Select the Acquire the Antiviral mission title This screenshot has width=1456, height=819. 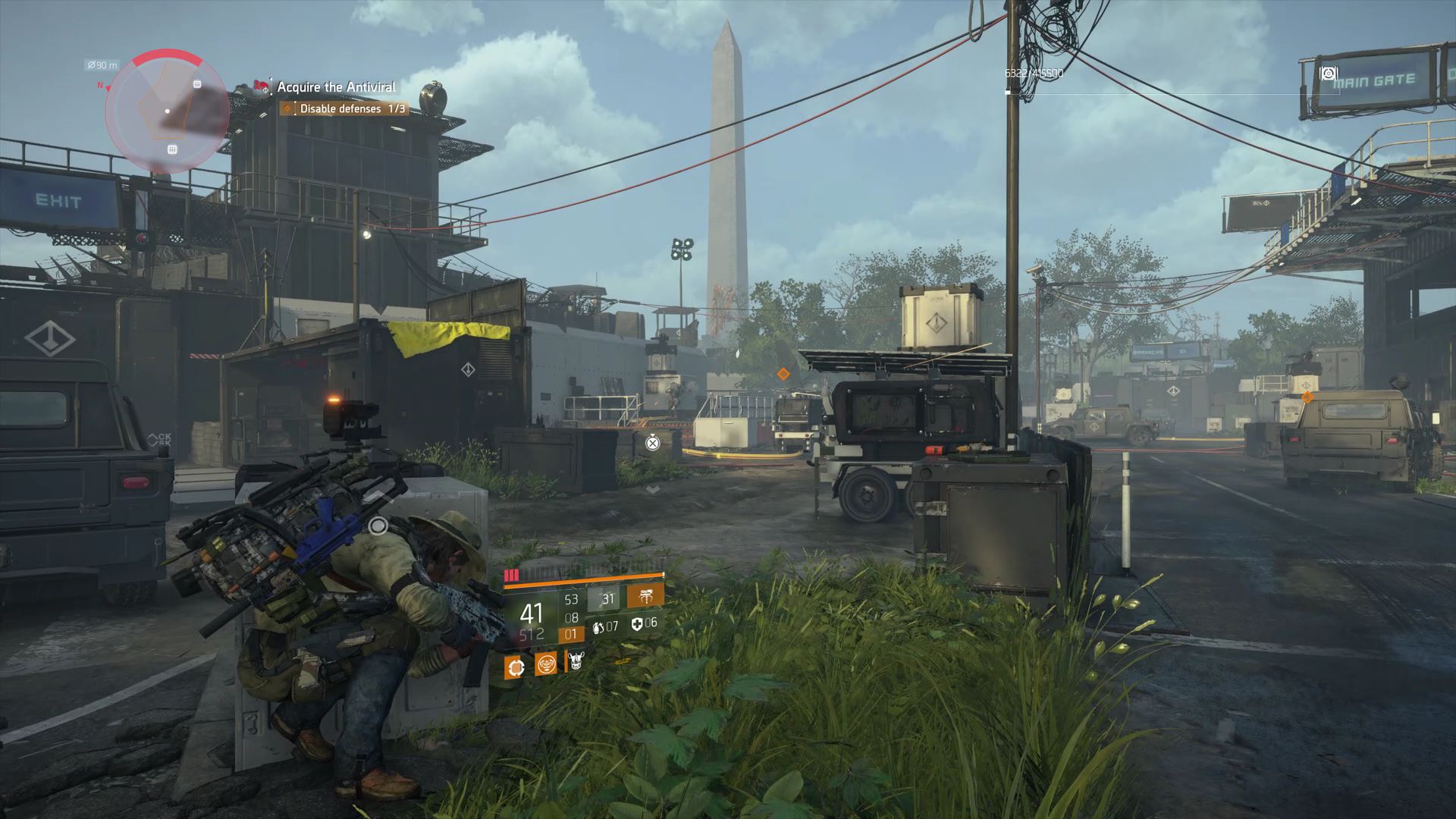[336, 87]
